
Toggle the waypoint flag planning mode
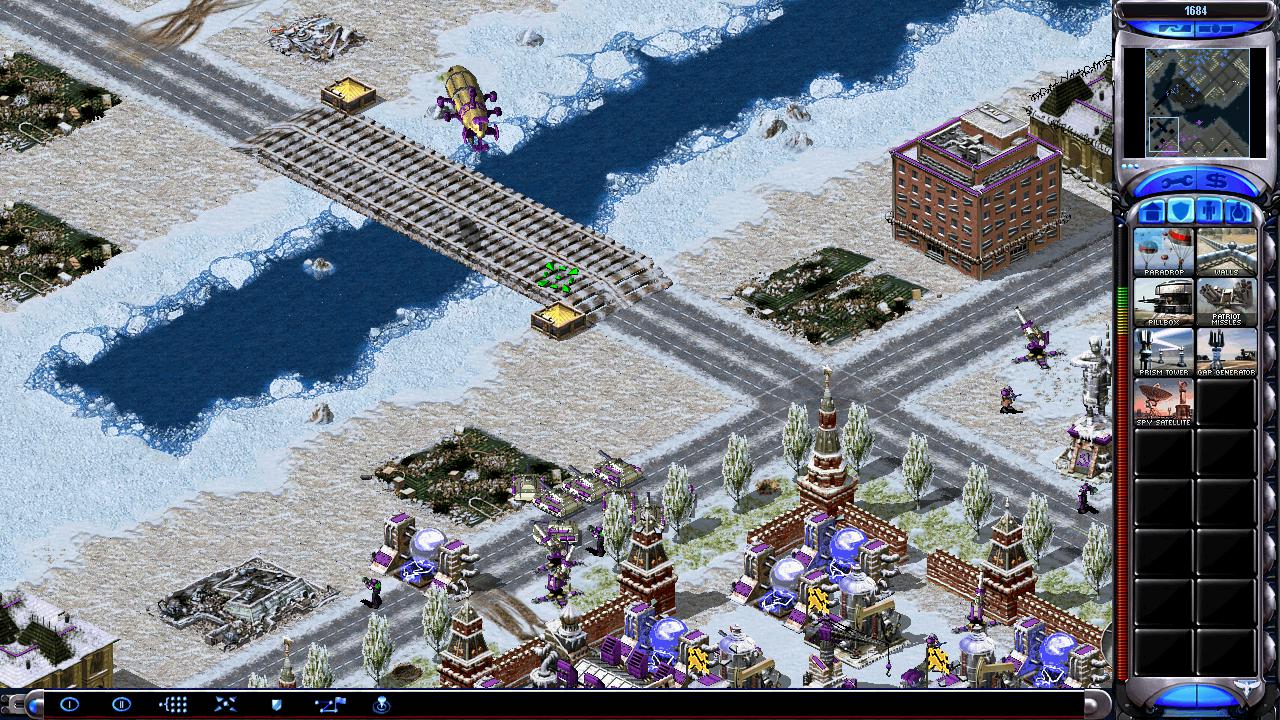(x=329, y=704)
